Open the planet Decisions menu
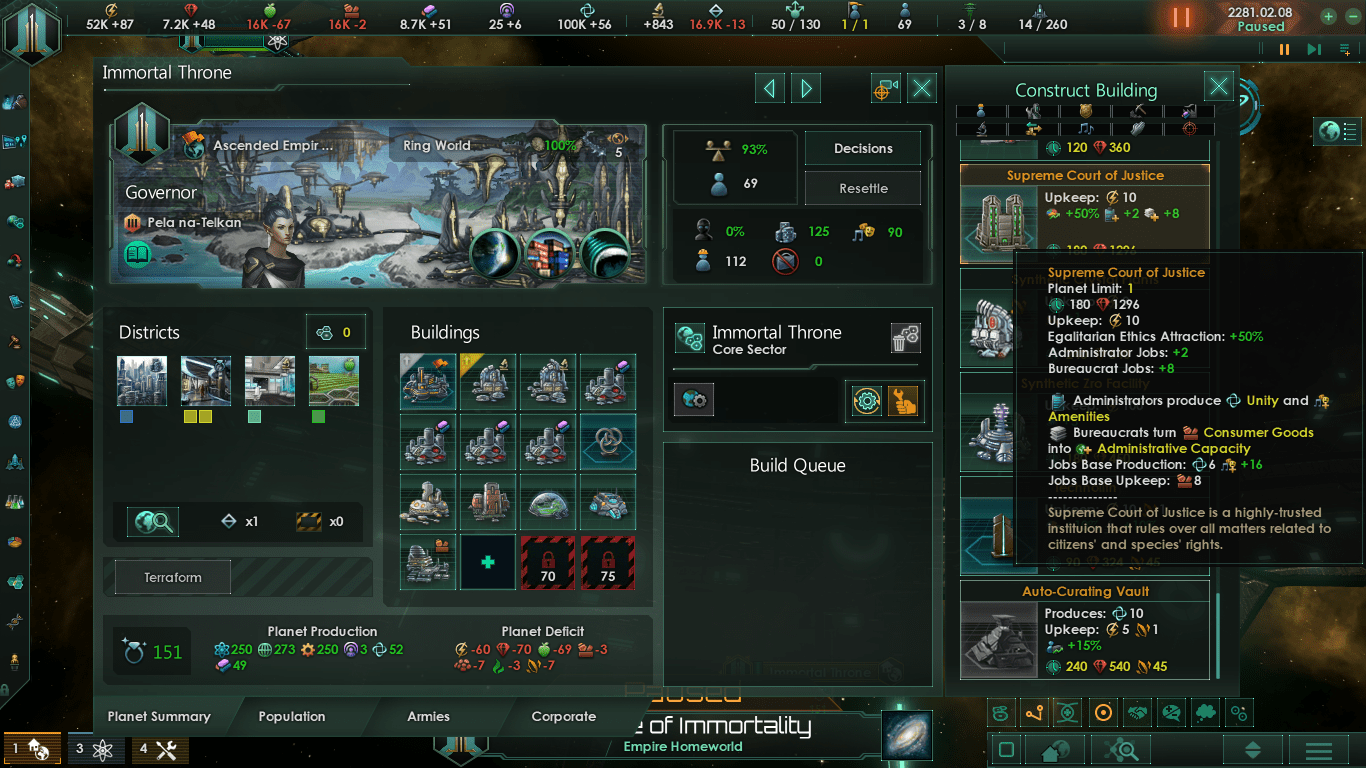The width and height of the screenshot is (1366, 768). coord(863,148)
